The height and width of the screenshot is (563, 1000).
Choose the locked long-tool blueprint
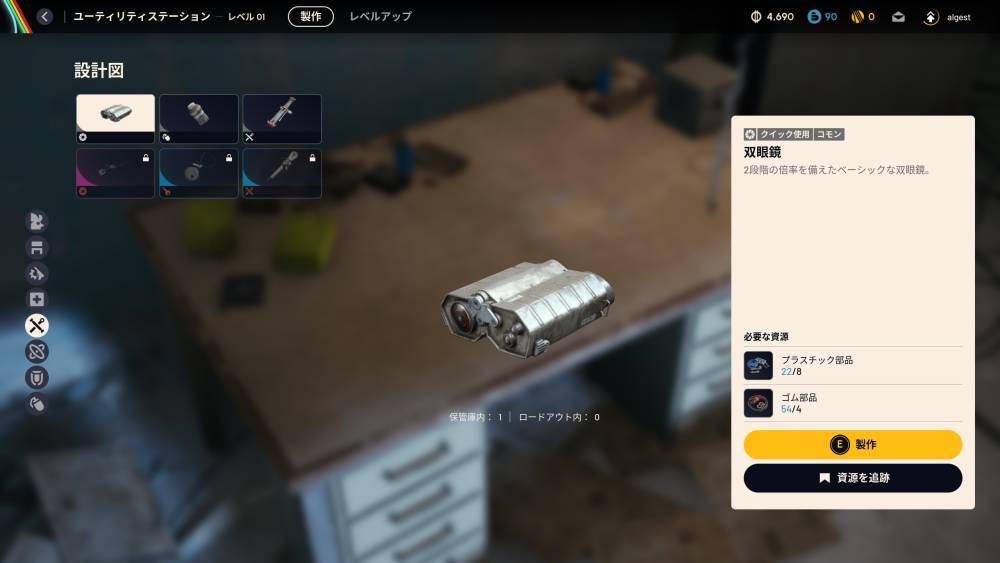(x=281, y=173)
